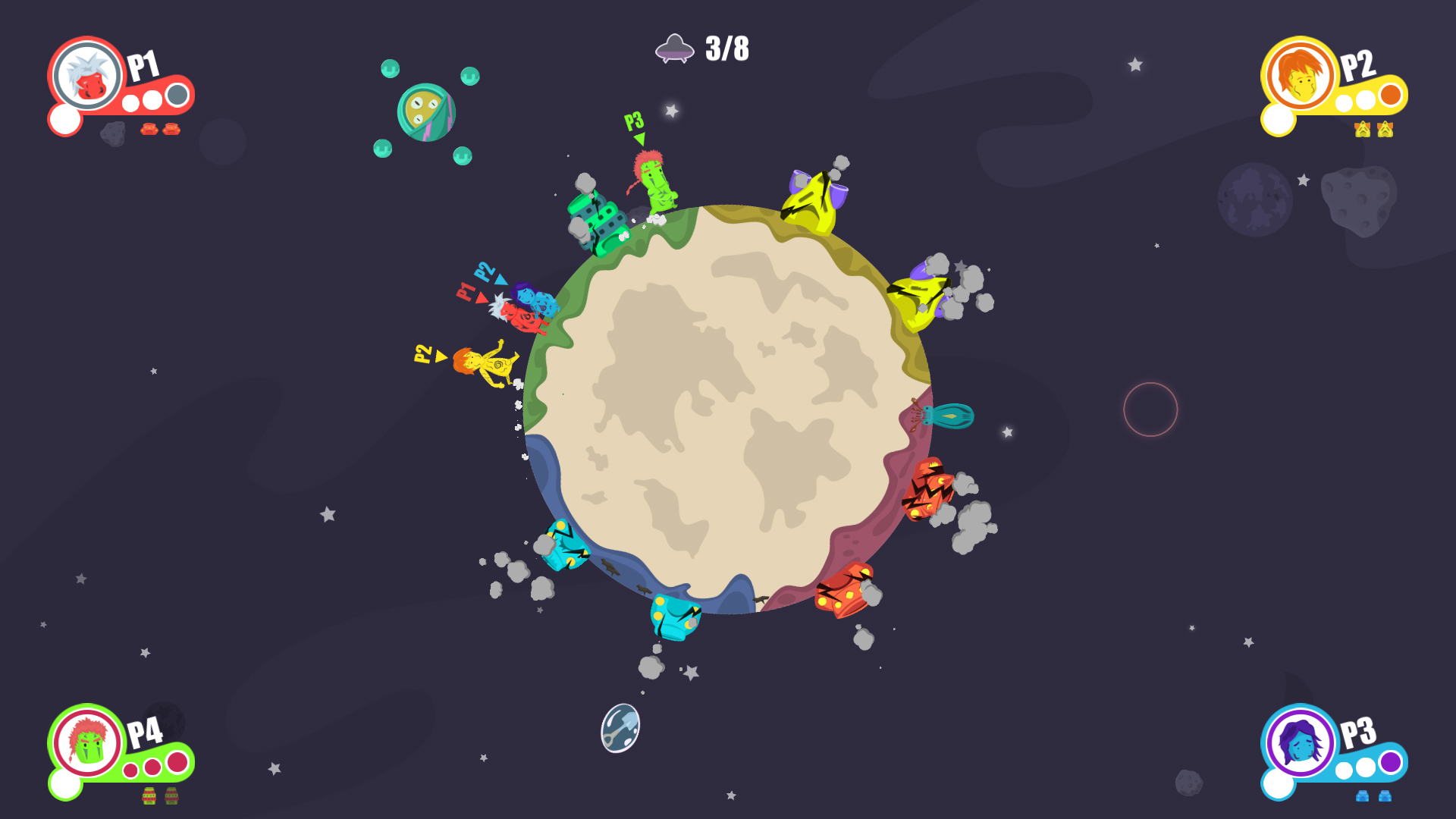Click the orange filled score circle on P2's panel
Image resolution: width=1456 pixels, height=819 pixels.
(x=1391, y=96)
